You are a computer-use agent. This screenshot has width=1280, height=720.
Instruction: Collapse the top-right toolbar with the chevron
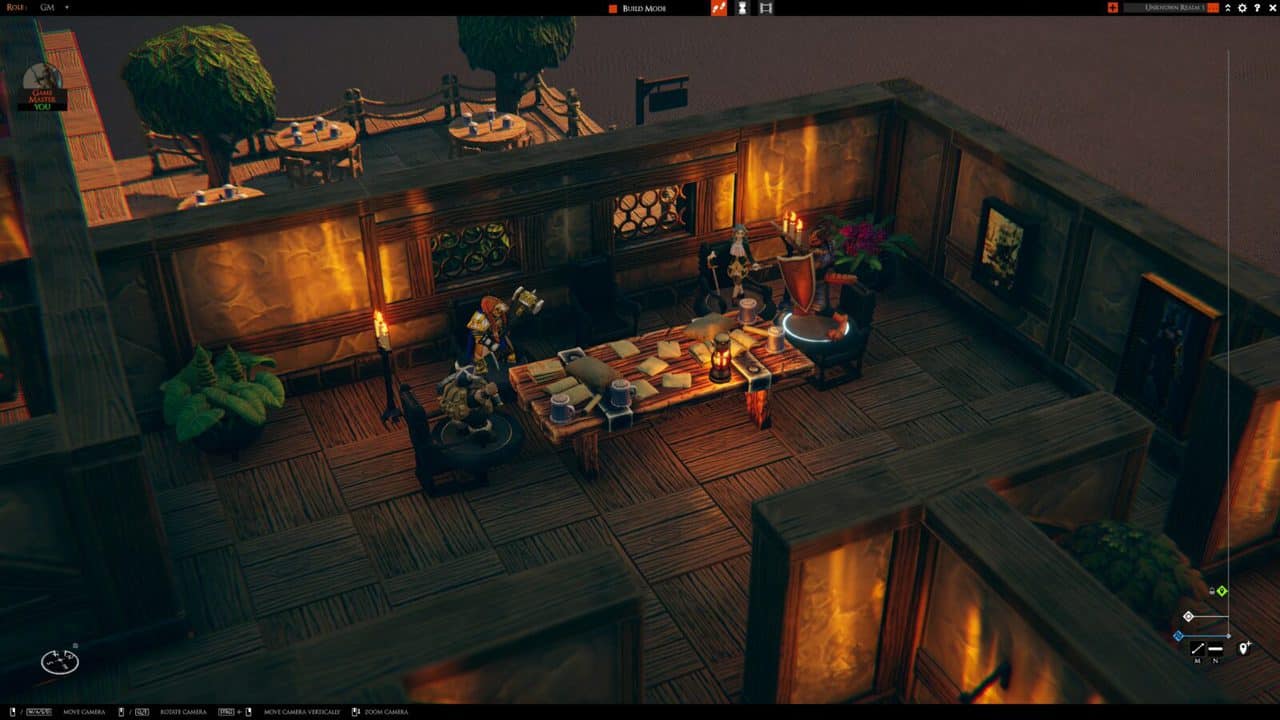(x=1228, y=8)
